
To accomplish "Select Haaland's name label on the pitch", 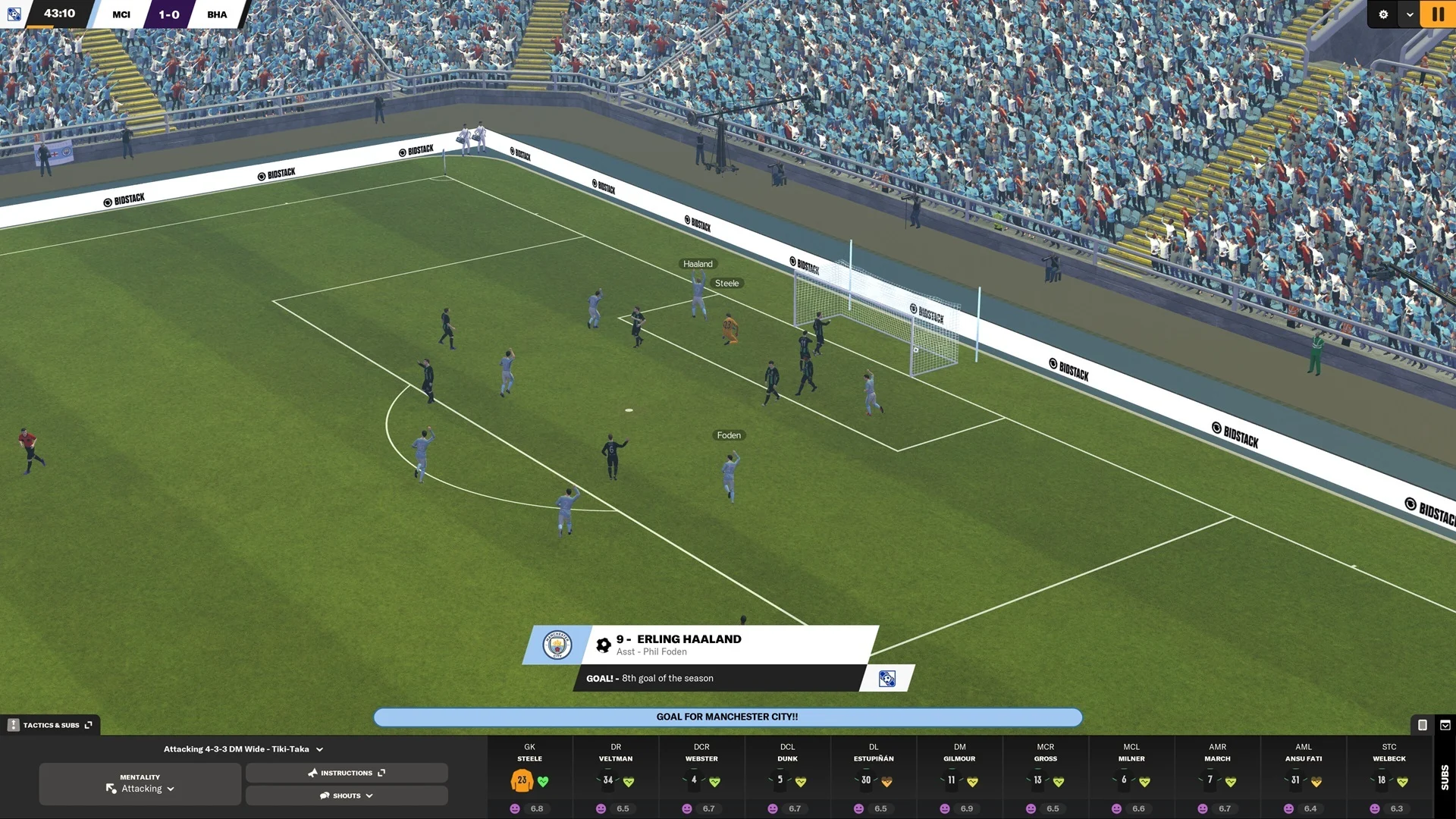I will coord(697,264).
